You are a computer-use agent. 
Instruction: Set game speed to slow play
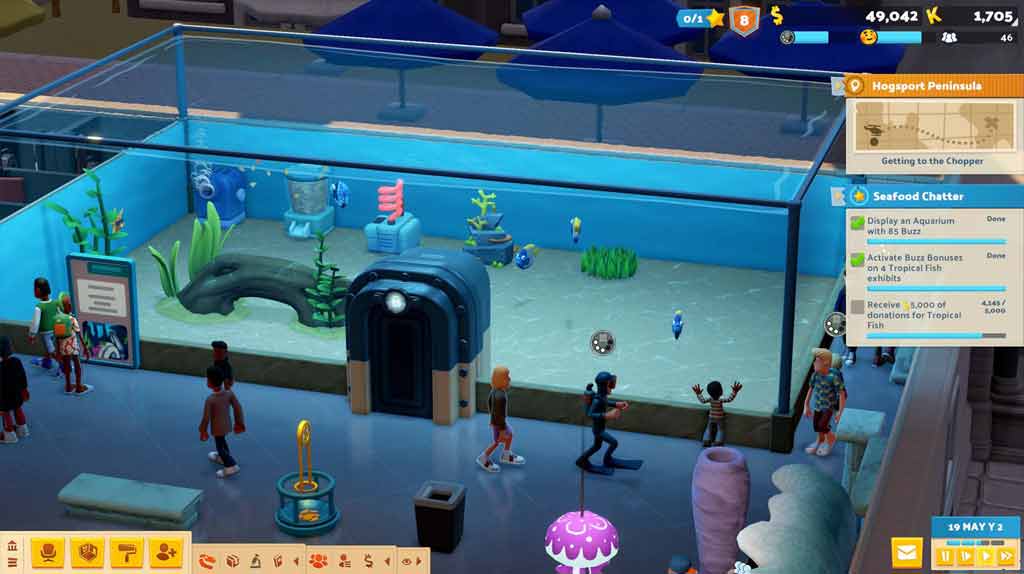pos(966,555)
